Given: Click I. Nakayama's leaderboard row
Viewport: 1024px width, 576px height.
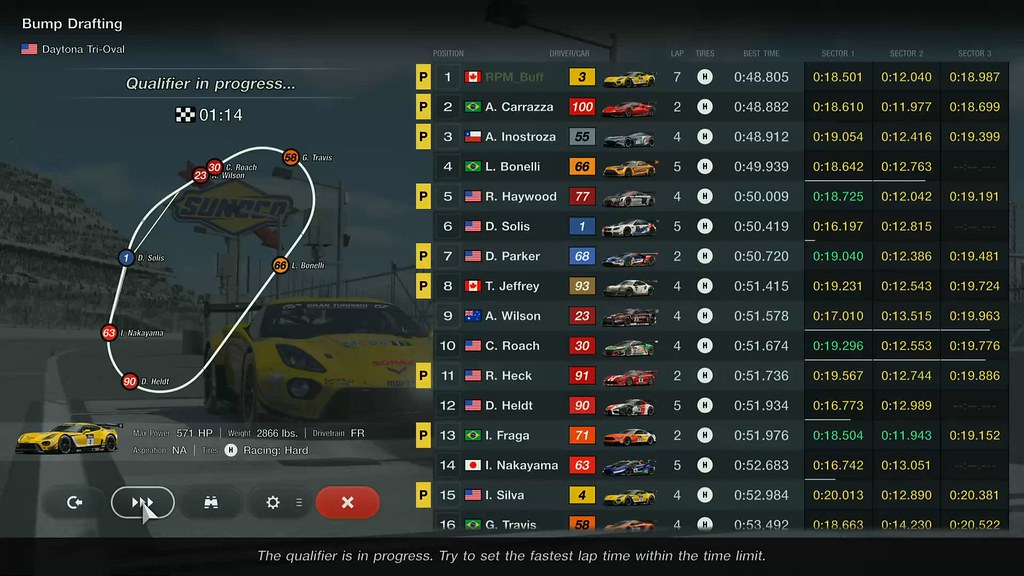Looking at the screenshot, I should (521, 466).
